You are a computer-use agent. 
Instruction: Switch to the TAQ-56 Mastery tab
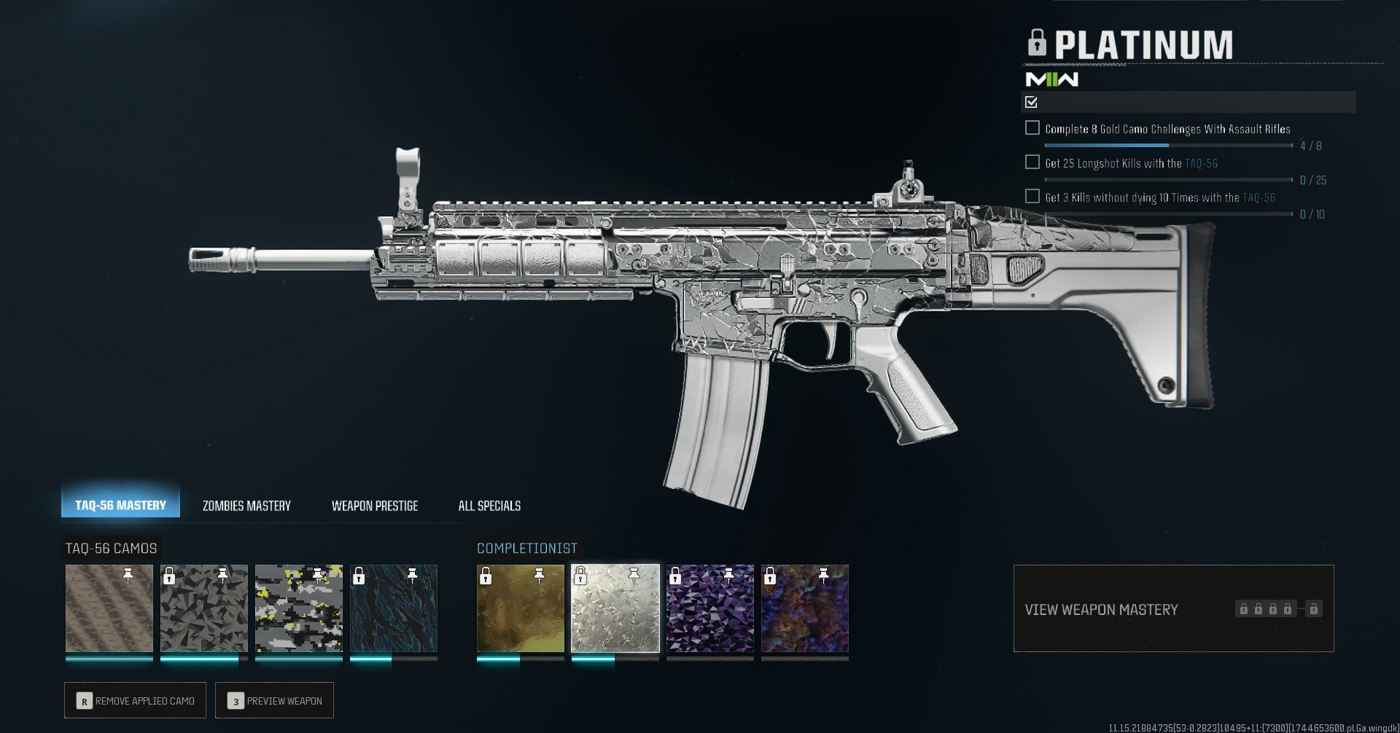(120, 505)
